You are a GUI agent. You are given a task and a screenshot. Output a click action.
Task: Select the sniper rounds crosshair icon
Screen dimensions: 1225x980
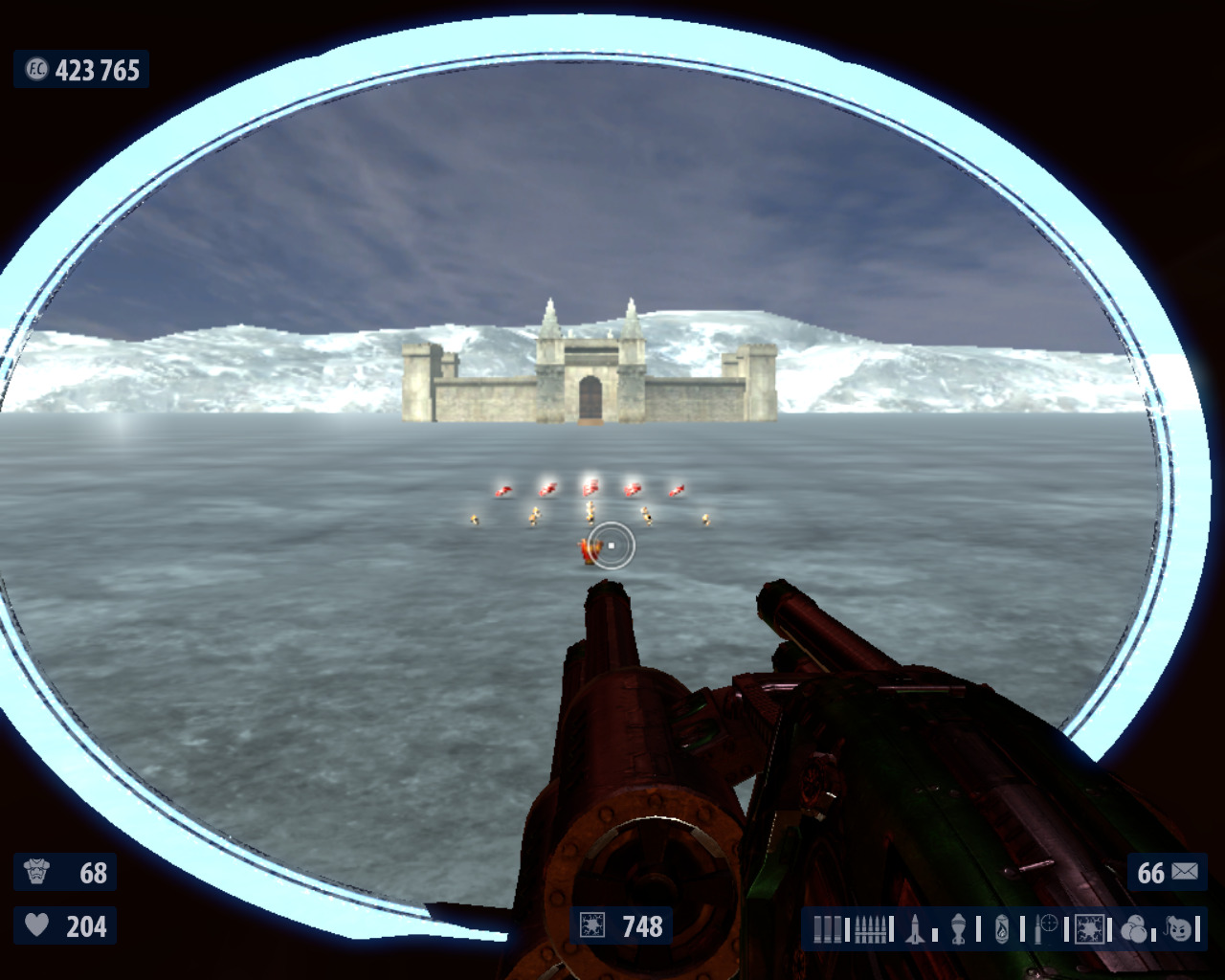1046,928
